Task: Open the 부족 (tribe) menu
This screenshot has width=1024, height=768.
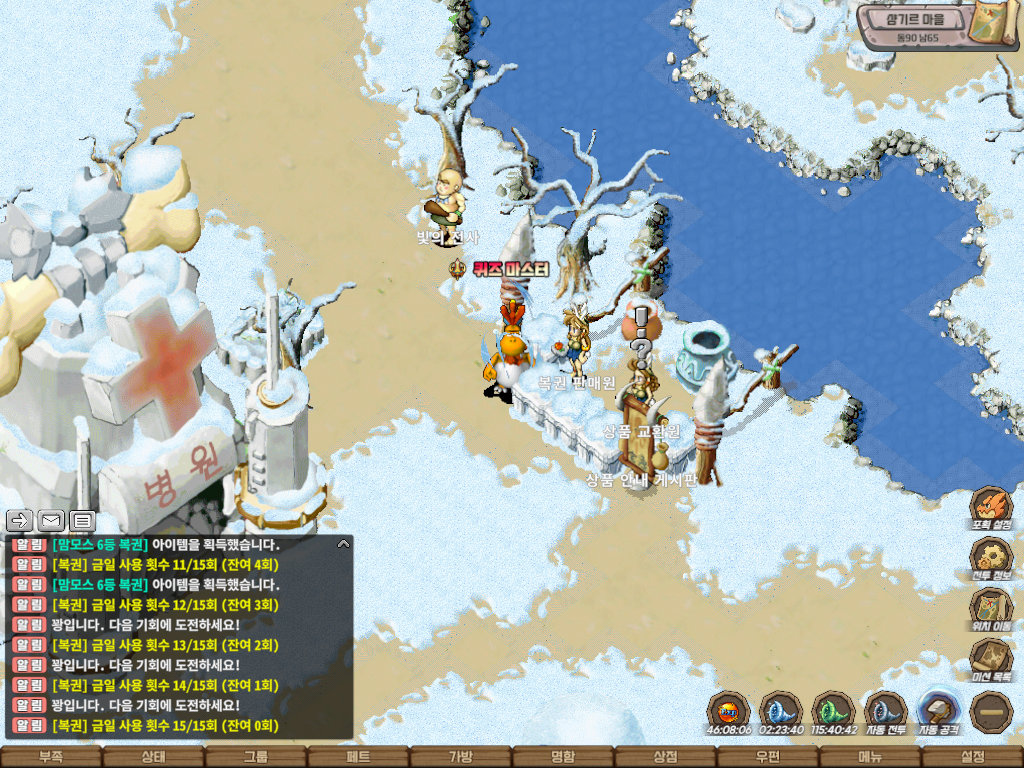Action: [51, 757]
